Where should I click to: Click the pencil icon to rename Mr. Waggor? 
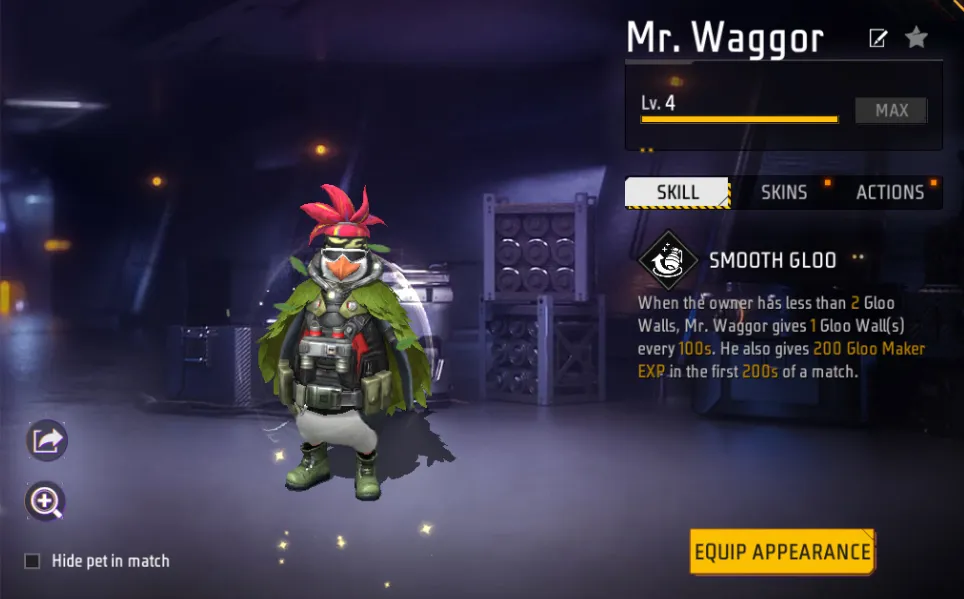878,39
